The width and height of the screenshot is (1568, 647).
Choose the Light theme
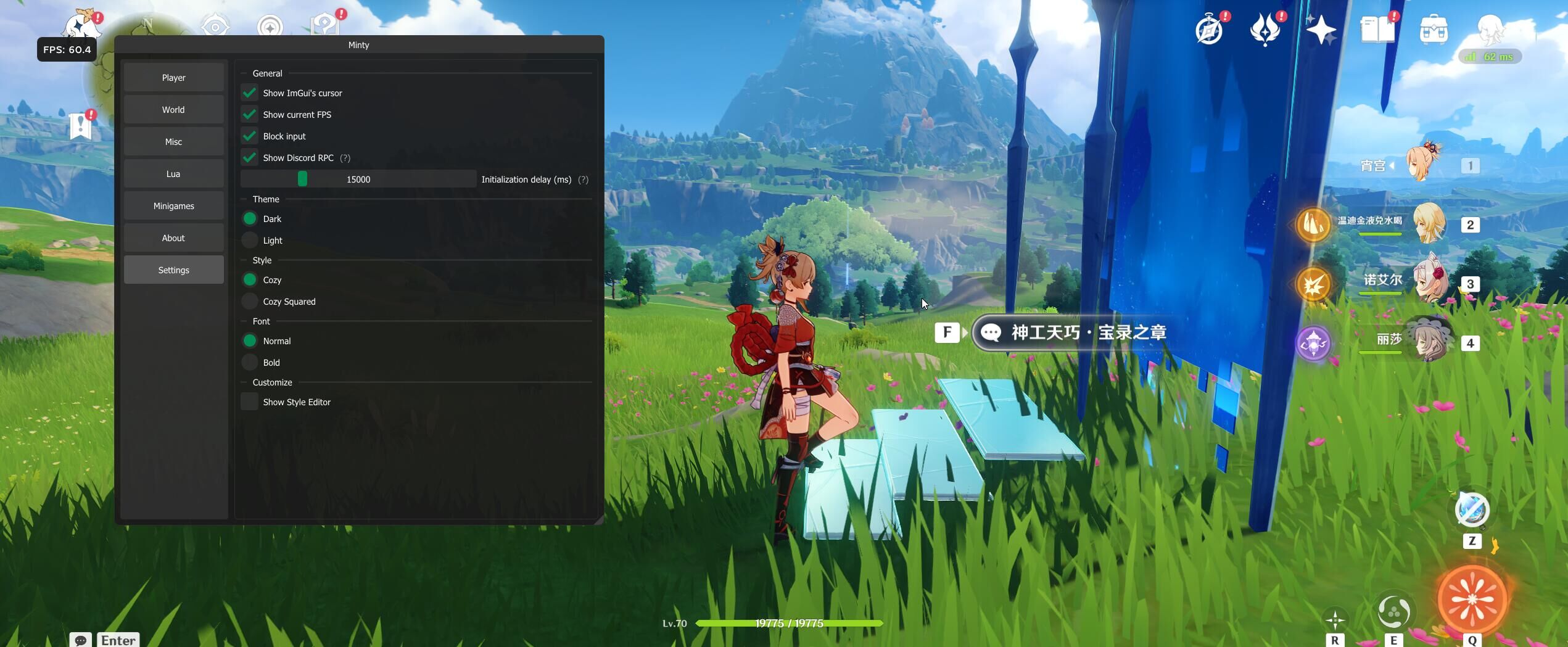pos(250,241)
